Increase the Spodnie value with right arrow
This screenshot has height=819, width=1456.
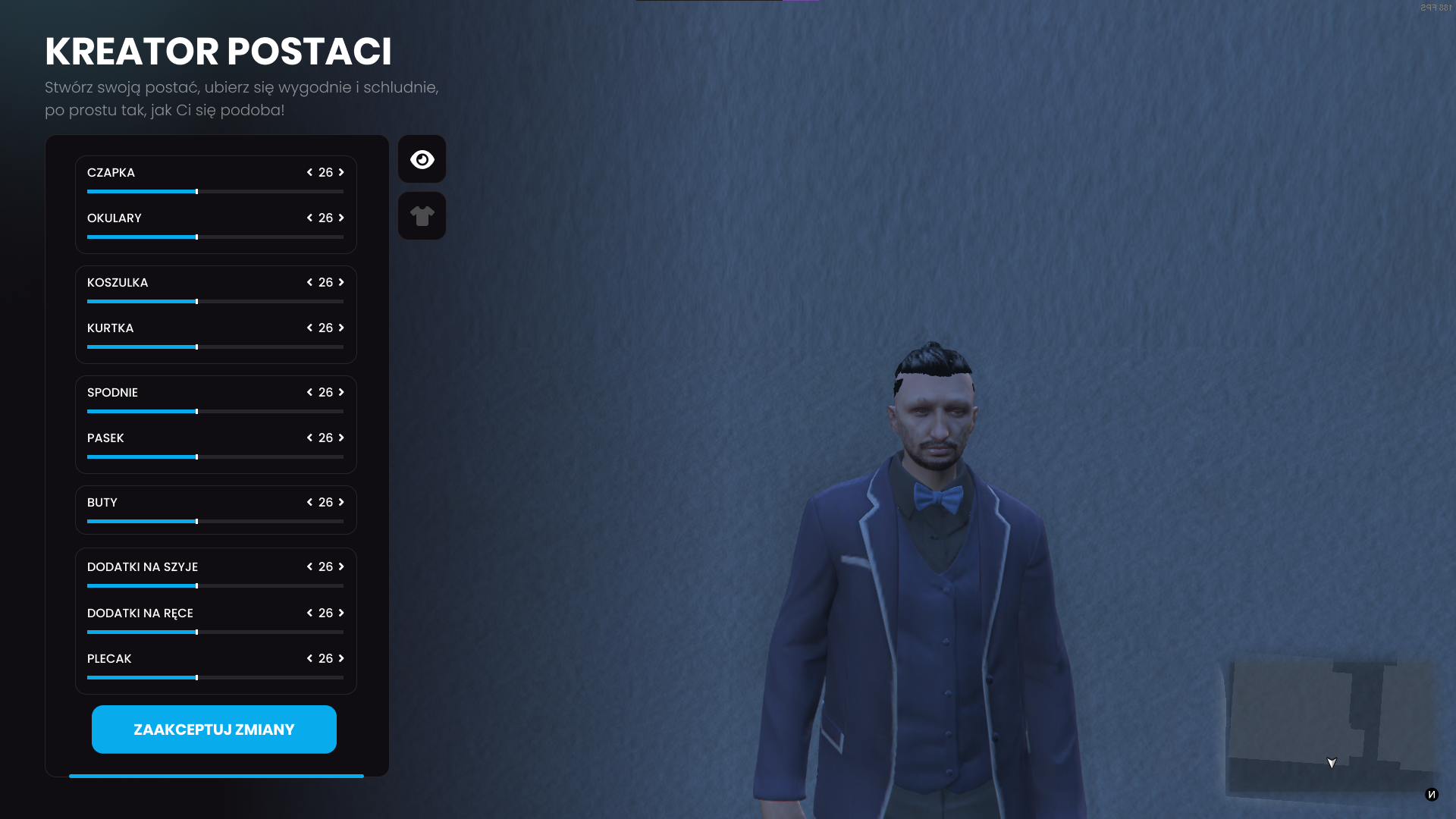click(x=341, y=392)
